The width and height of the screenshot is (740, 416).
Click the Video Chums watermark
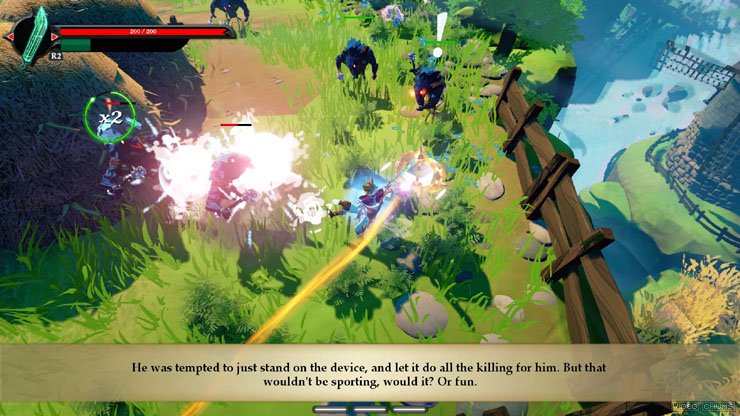[704, 406]
